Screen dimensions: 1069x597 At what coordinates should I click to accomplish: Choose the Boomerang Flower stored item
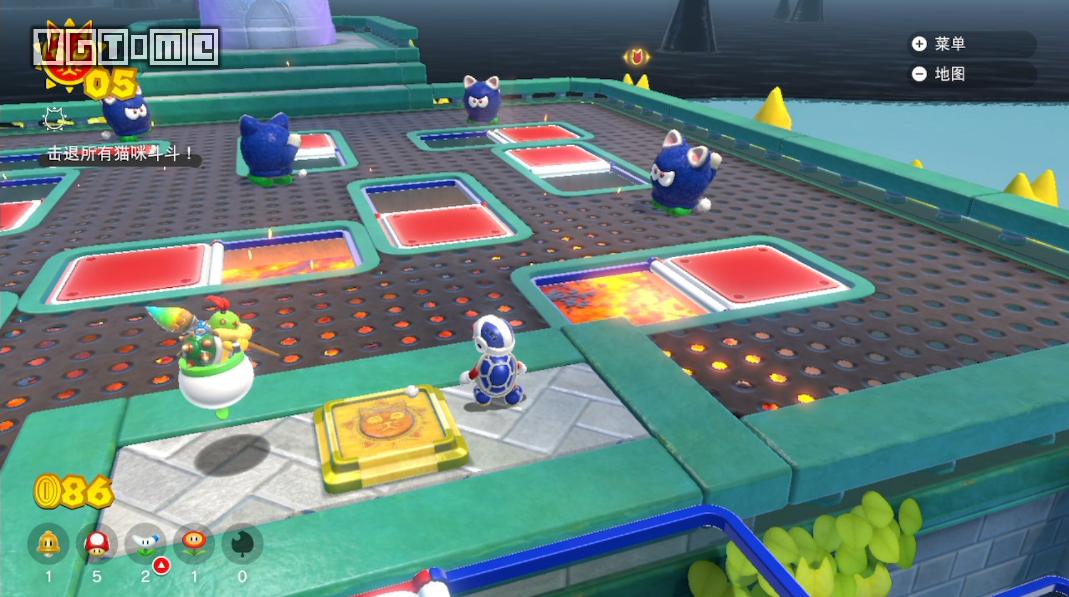(x=145, y=544)
